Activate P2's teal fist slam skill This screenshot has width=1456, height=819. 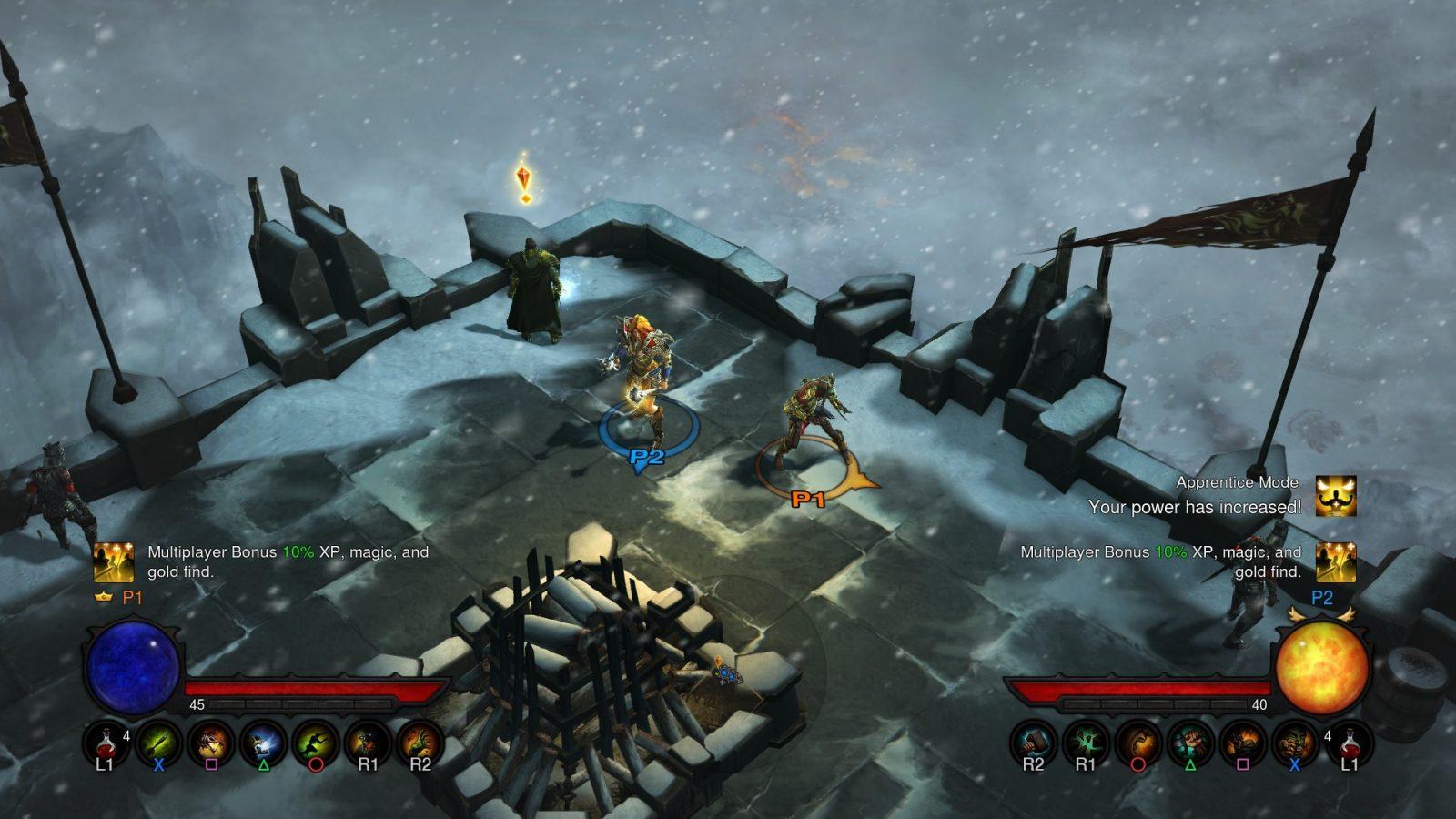1190,743
